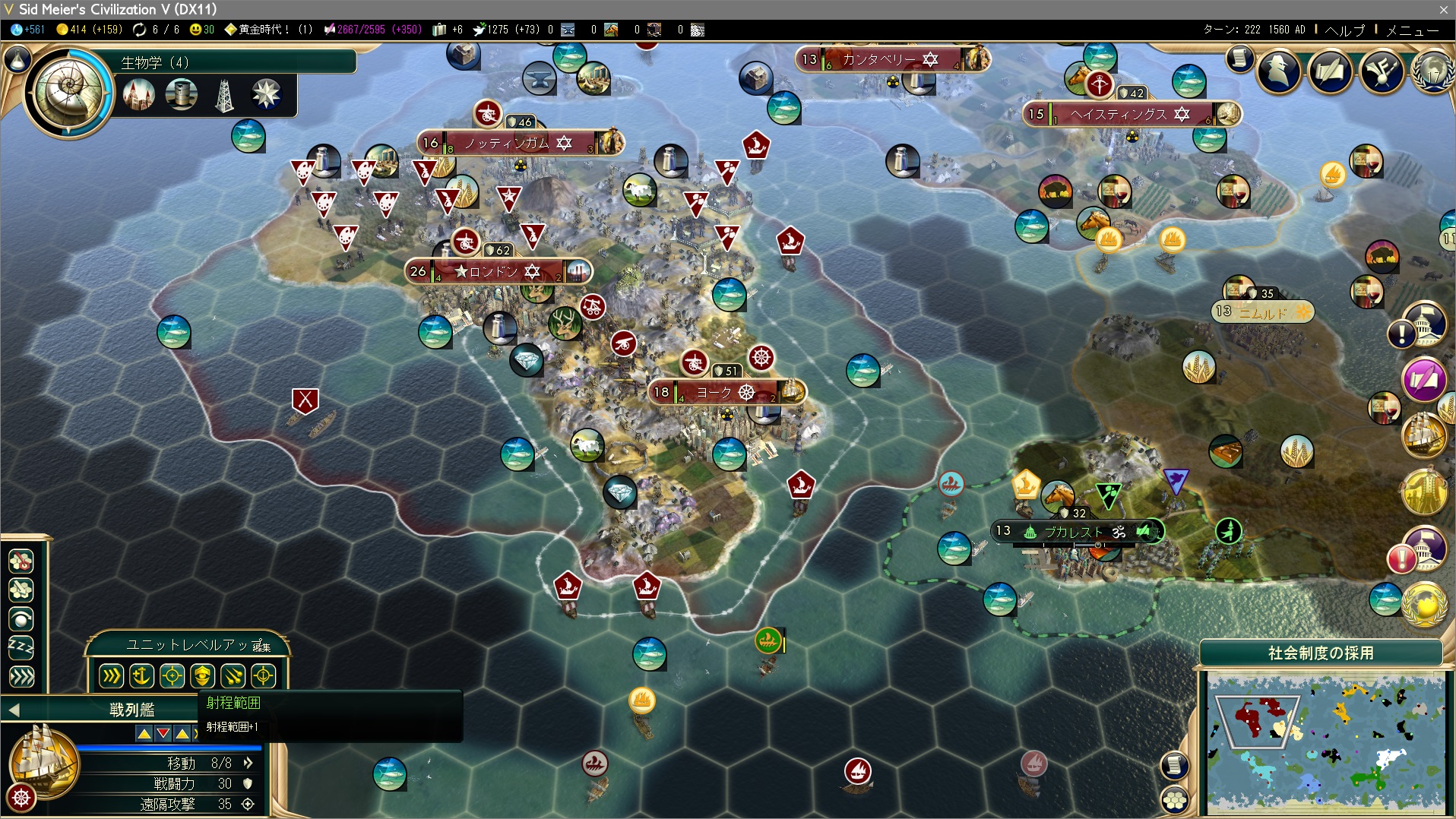Select the anchor promotion icon
This screenshot has height=819, width=1456.
coord(141,675)
